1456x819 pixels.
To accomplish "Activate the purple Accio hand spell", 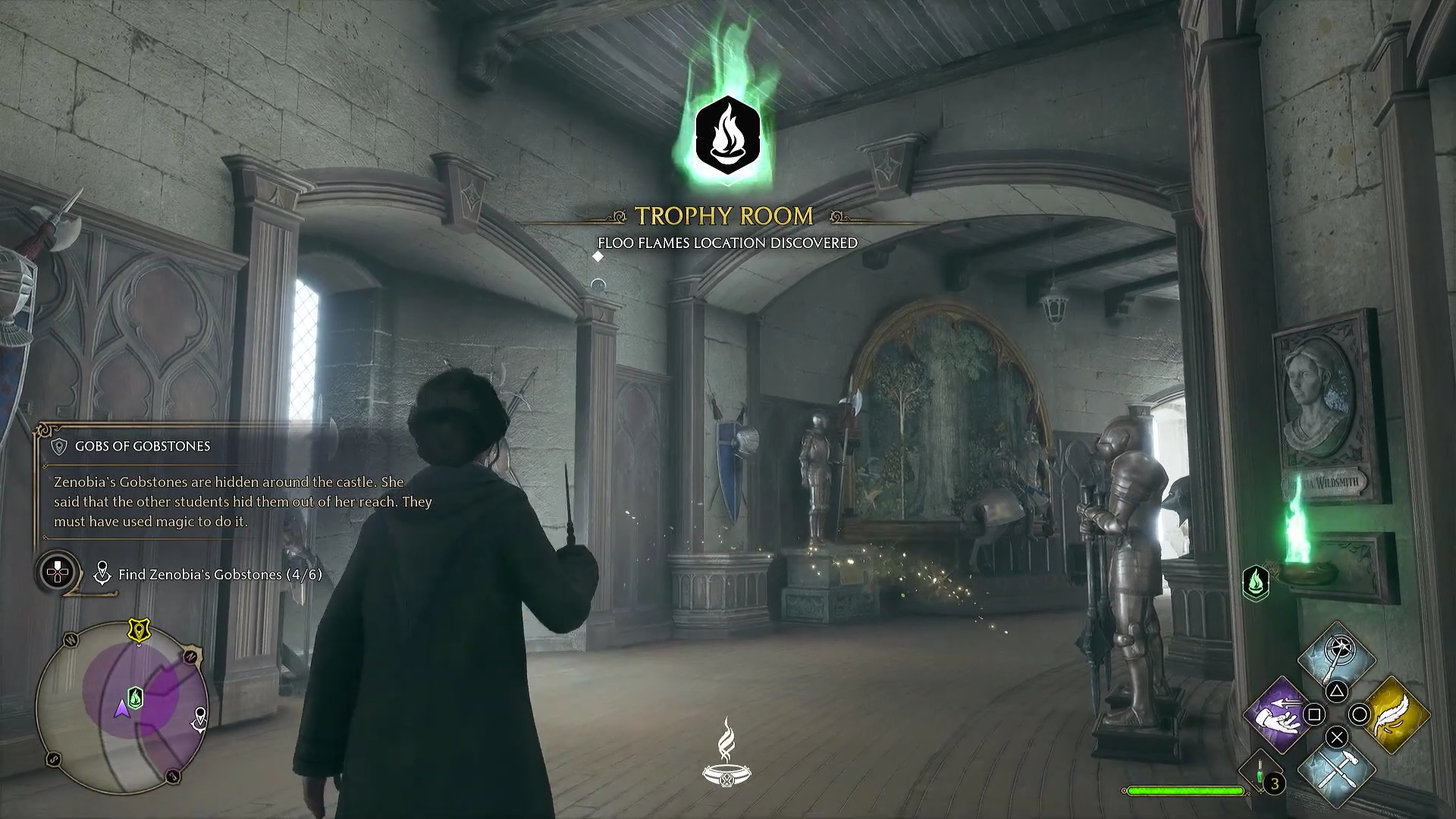I will tap(1279, 714).
